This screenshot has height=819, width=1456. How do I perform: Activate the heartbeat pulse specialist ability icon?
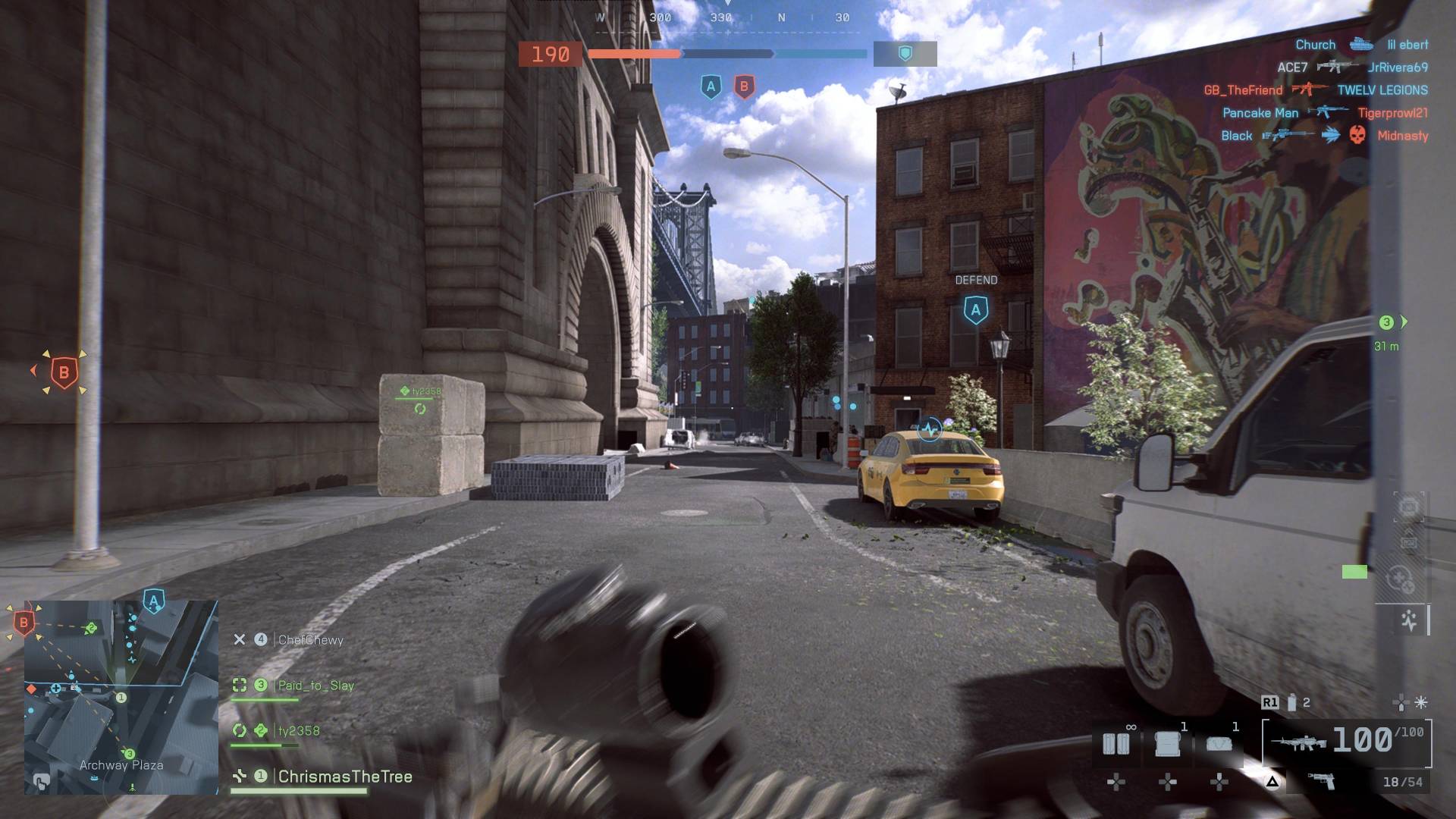point(1409,621)
